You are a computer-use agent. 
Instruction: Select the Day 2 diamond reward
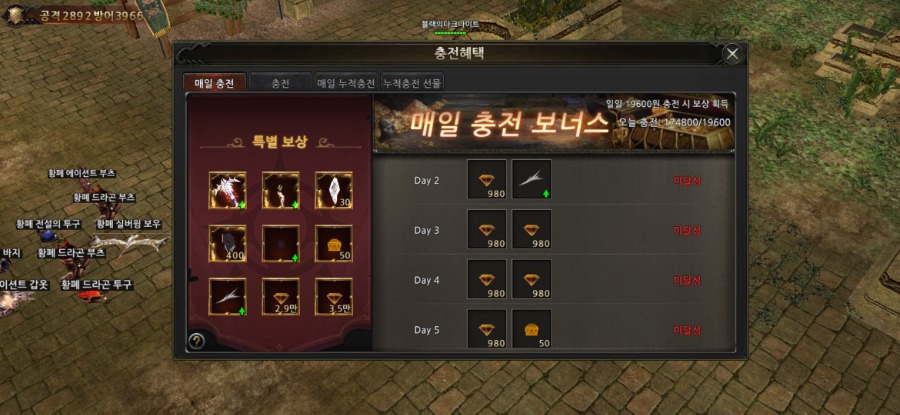(486, 180)
